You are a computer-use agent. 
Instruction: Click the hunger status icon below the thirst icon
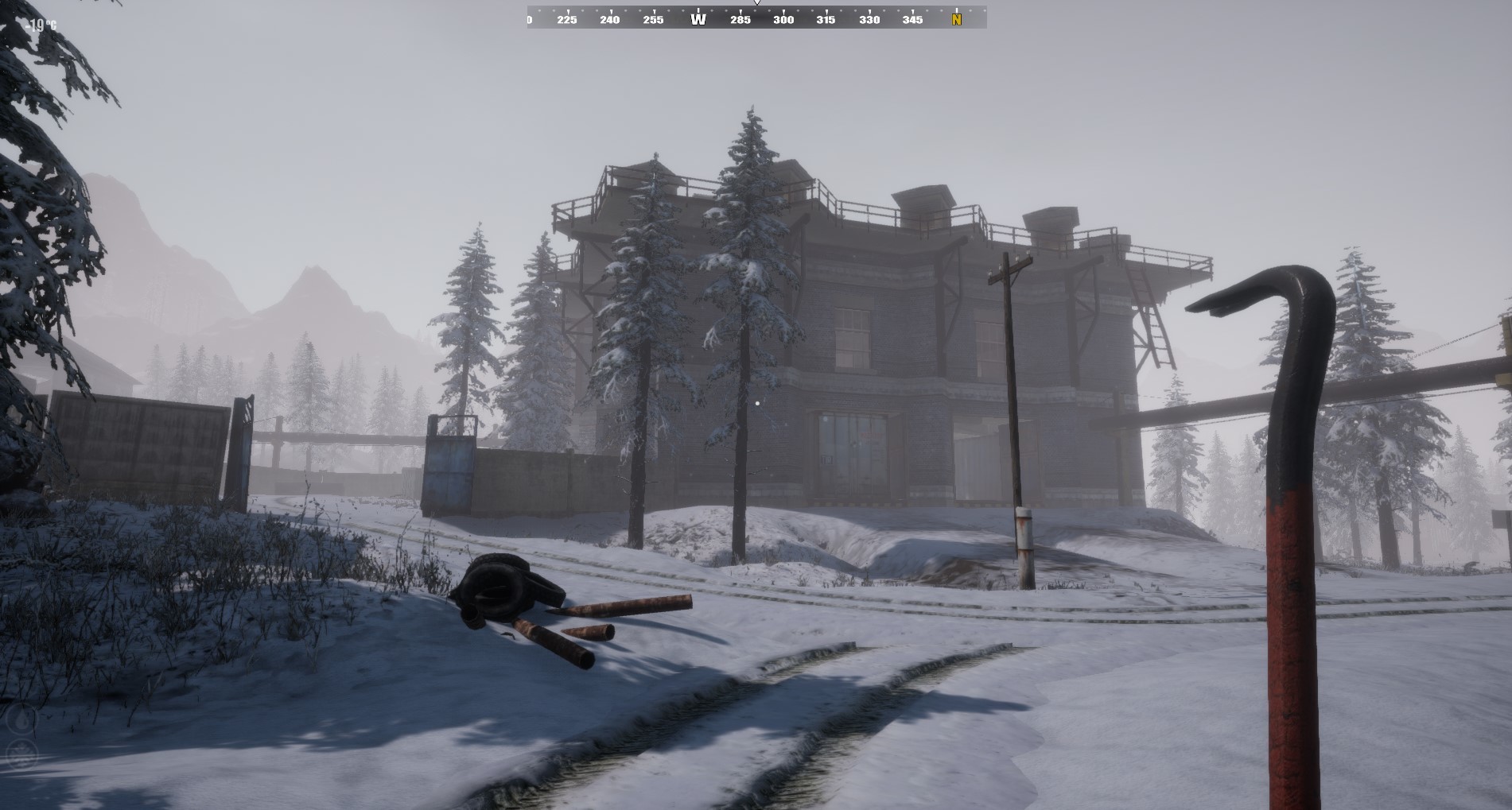(x=21, y=754)
